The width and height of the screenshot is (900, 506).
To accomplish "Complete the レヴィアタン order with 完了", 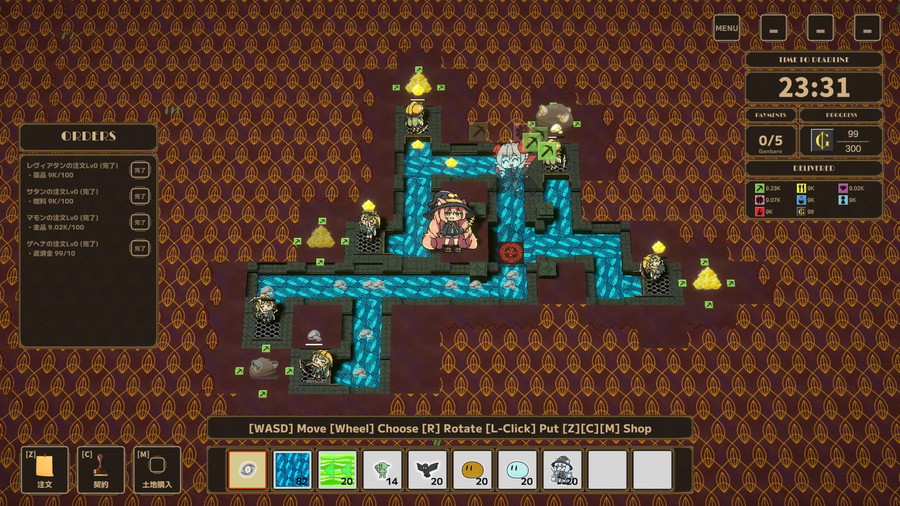I will pyautogui.click(x=140, y=168).
